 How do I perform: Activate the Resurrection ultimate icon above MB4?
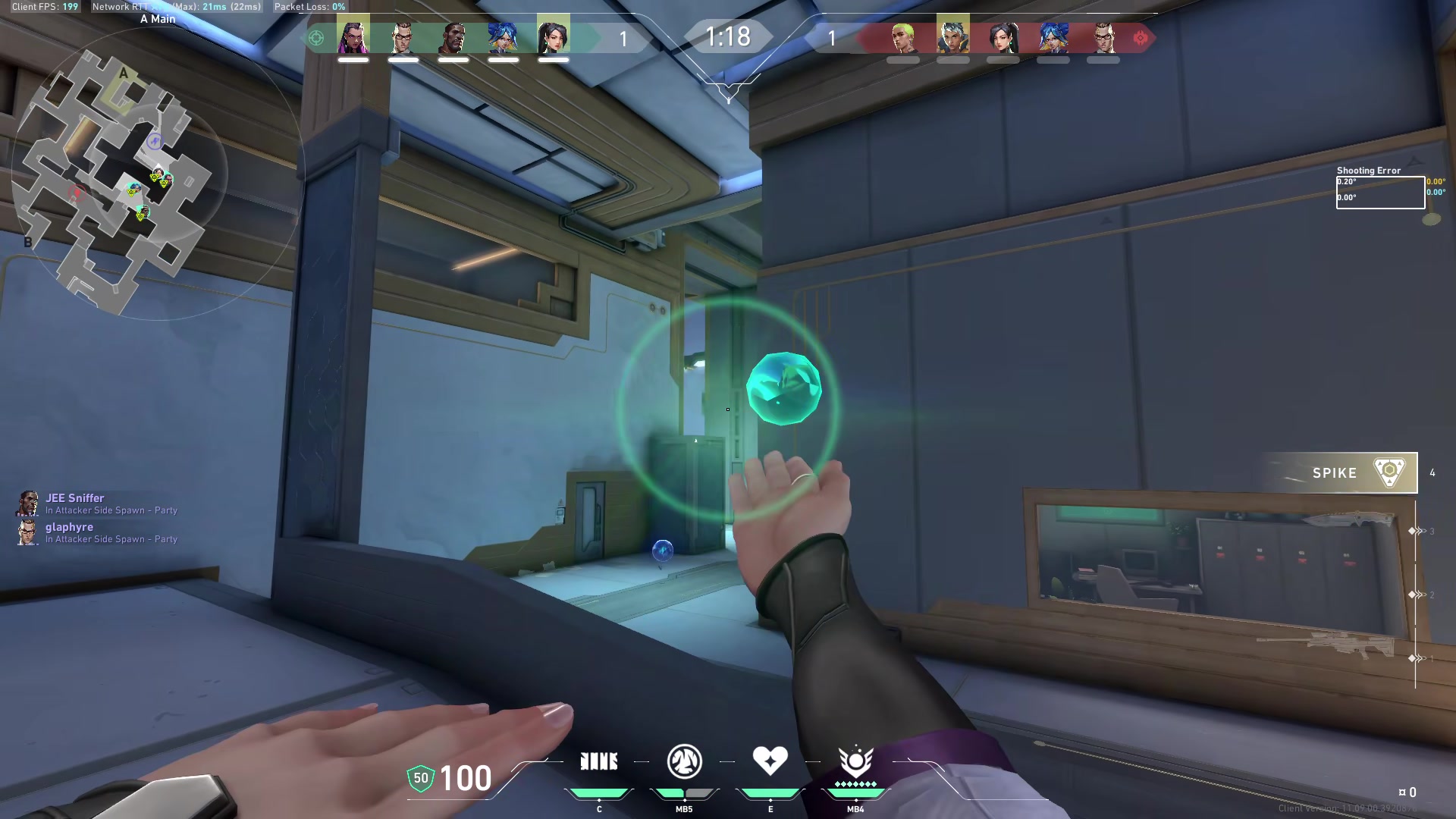pyautogui.click(x=855, y=761)
